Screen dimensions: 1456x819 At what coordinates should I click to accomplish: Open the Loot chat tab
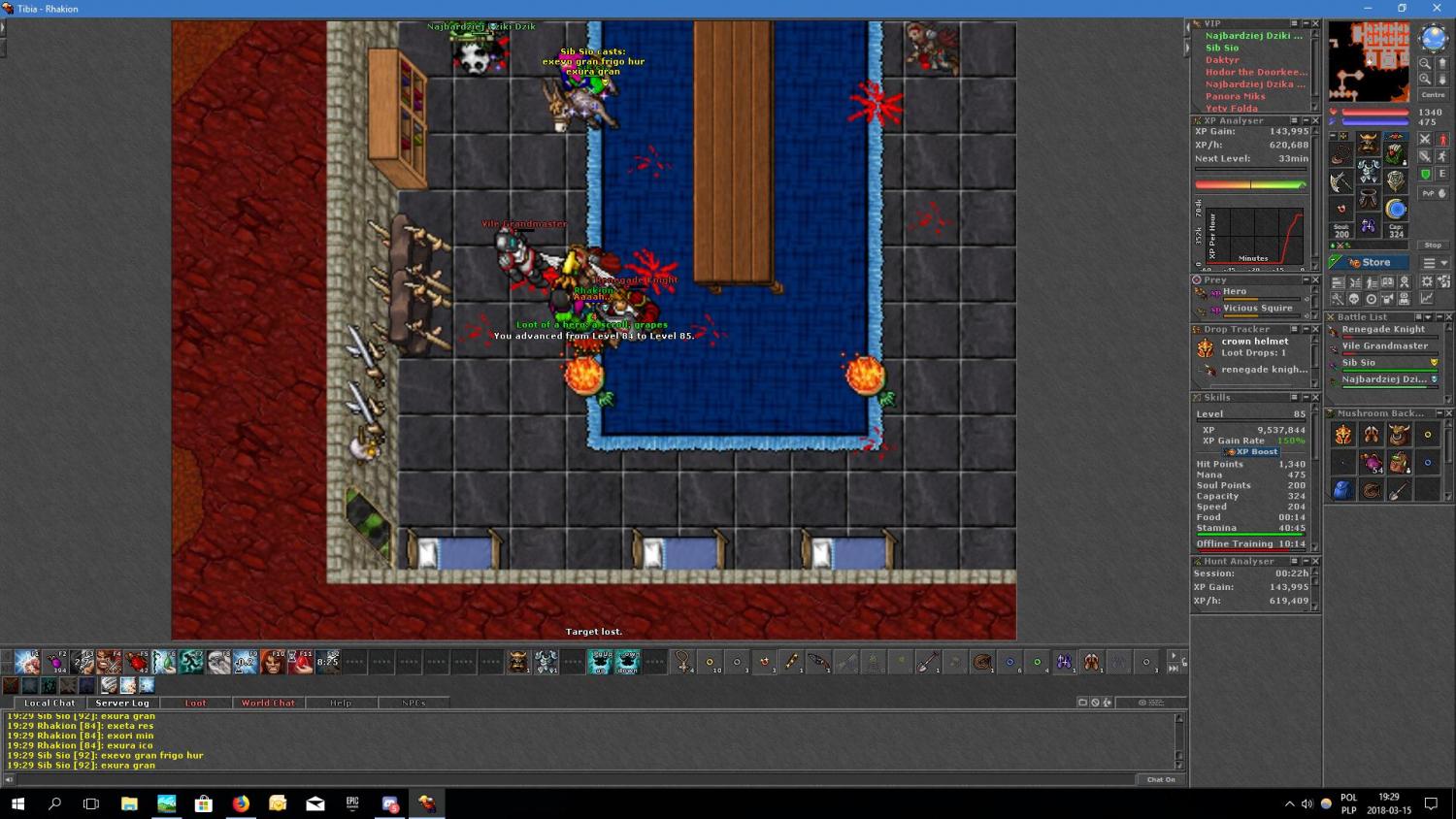[x=195, y=703]
